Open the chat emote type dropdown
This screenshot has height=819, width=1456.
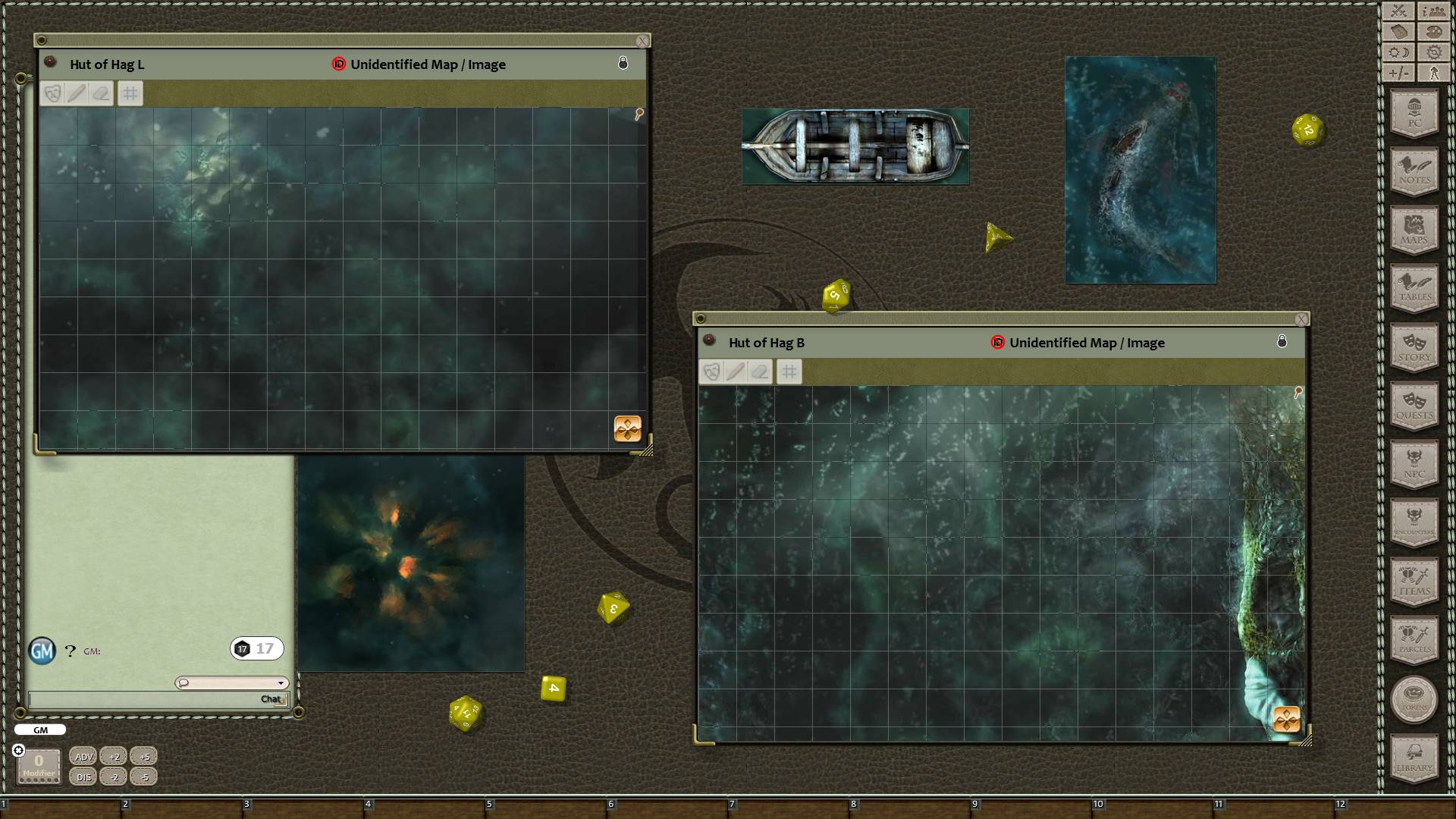tap(281, 682)
